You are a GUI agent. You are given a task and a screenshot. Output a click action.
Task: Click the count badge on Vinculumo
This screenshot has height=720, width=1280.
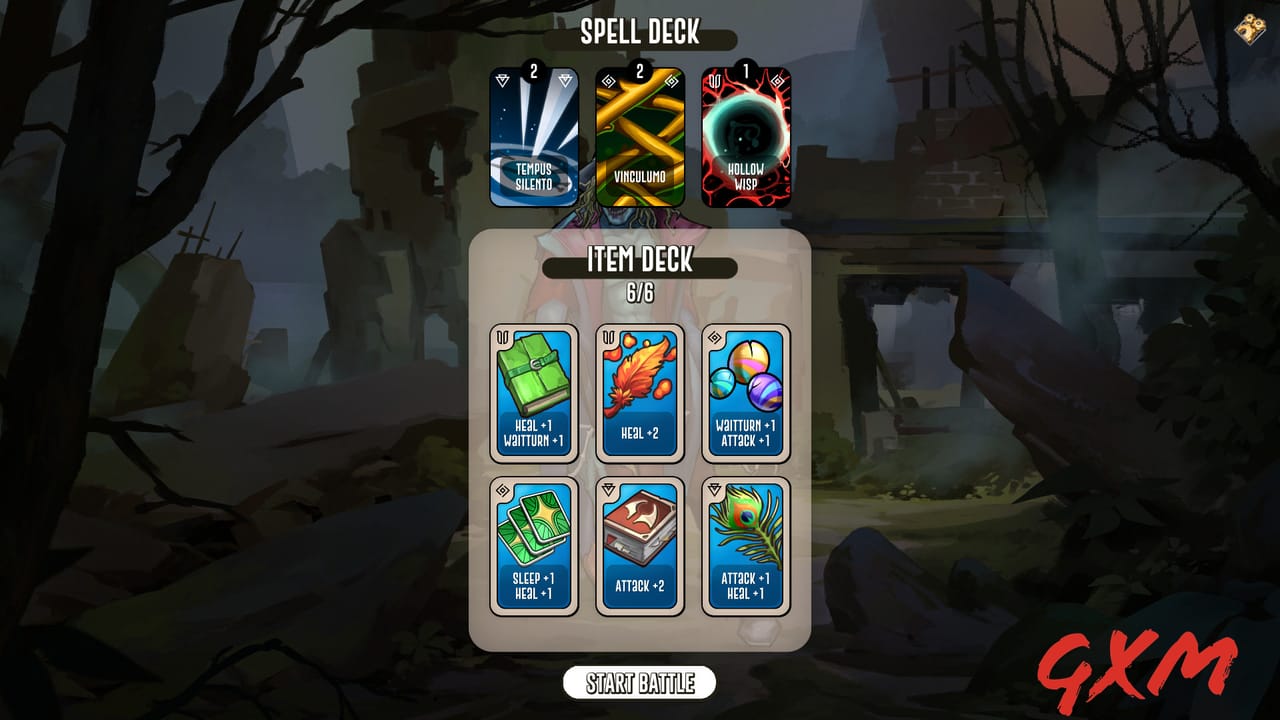tap(640, 71)
